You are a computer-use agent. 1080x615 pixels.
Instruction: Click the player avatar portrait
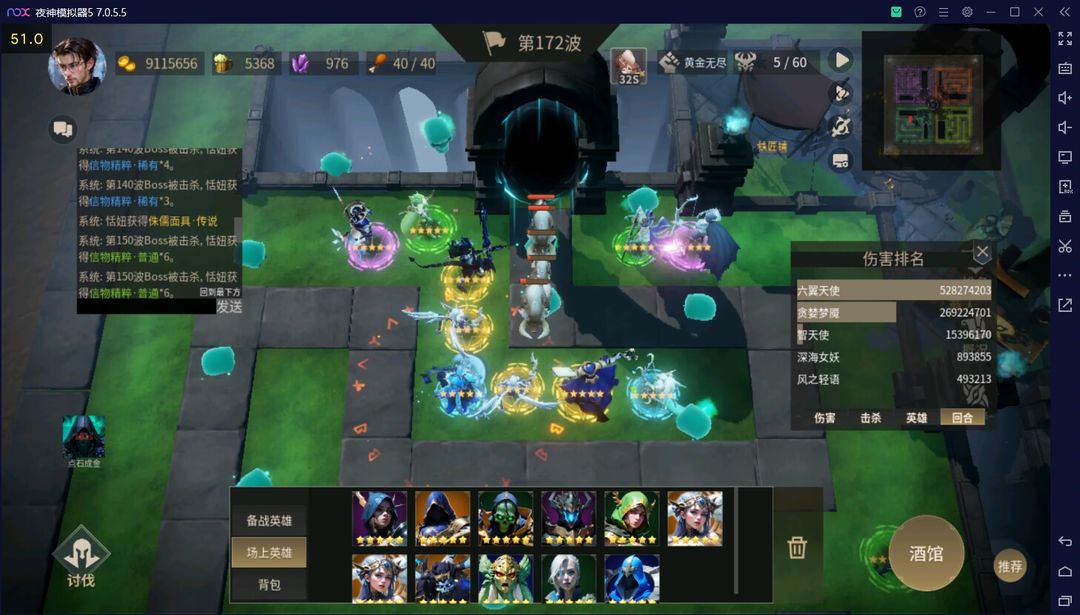coord(77,66)
